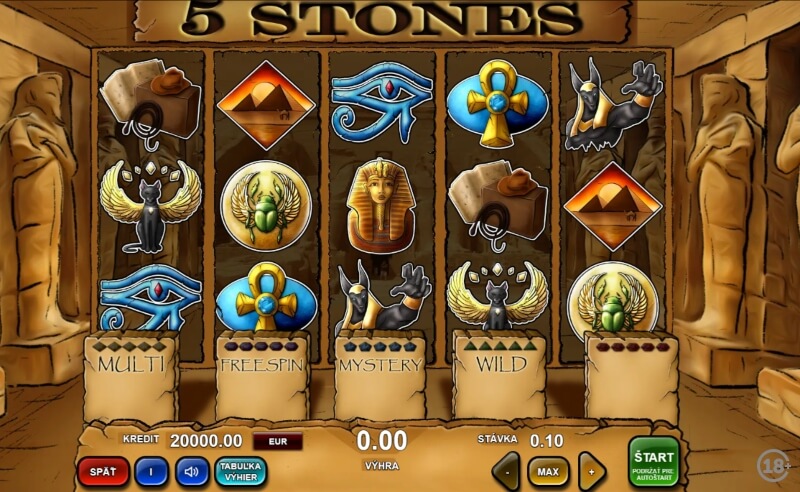
Task: Click the green ŠTART spin button
Action: point(653,461)
